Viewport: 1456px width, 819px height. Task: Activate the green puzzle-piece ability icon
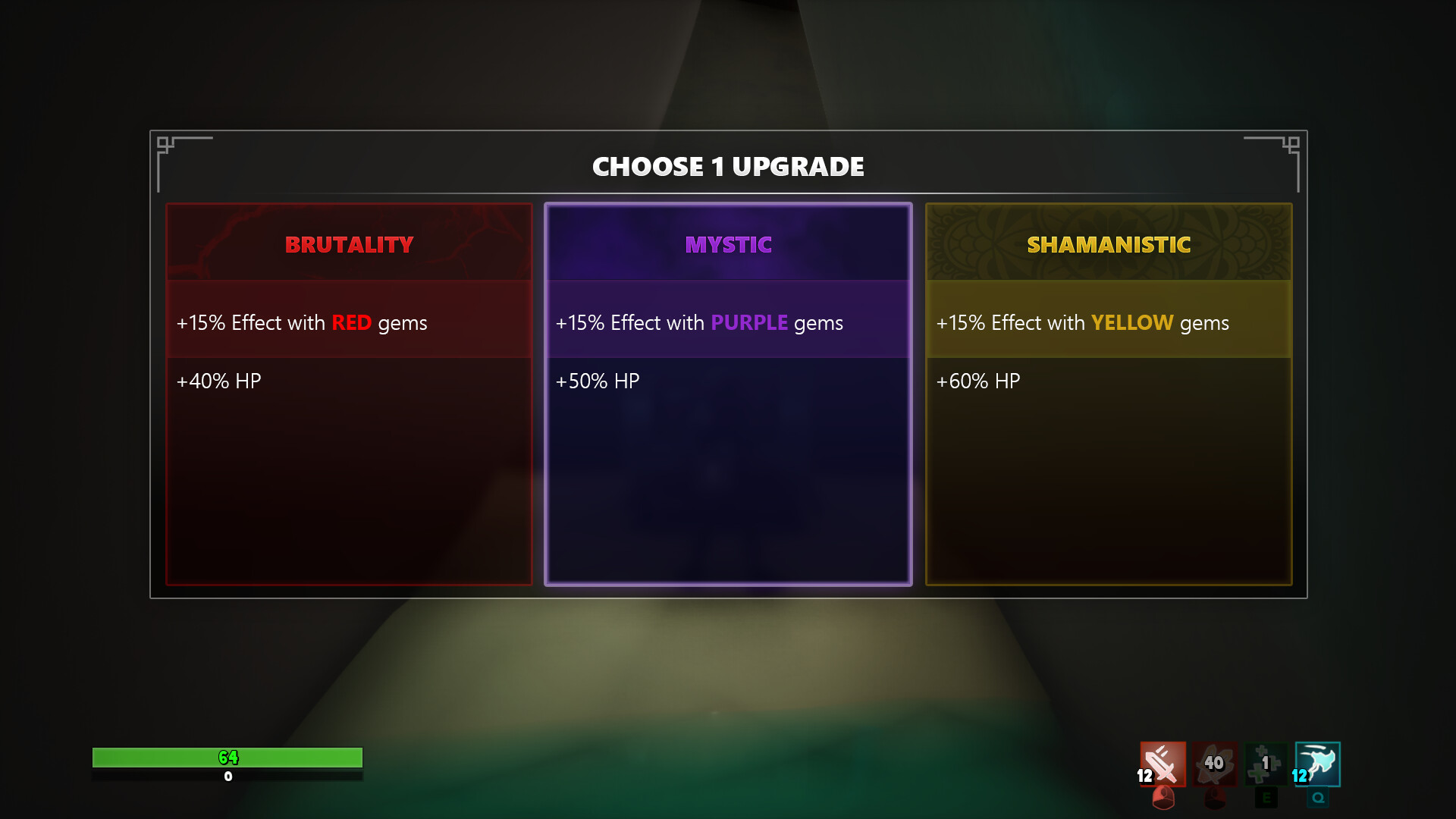click(1265, 765)
